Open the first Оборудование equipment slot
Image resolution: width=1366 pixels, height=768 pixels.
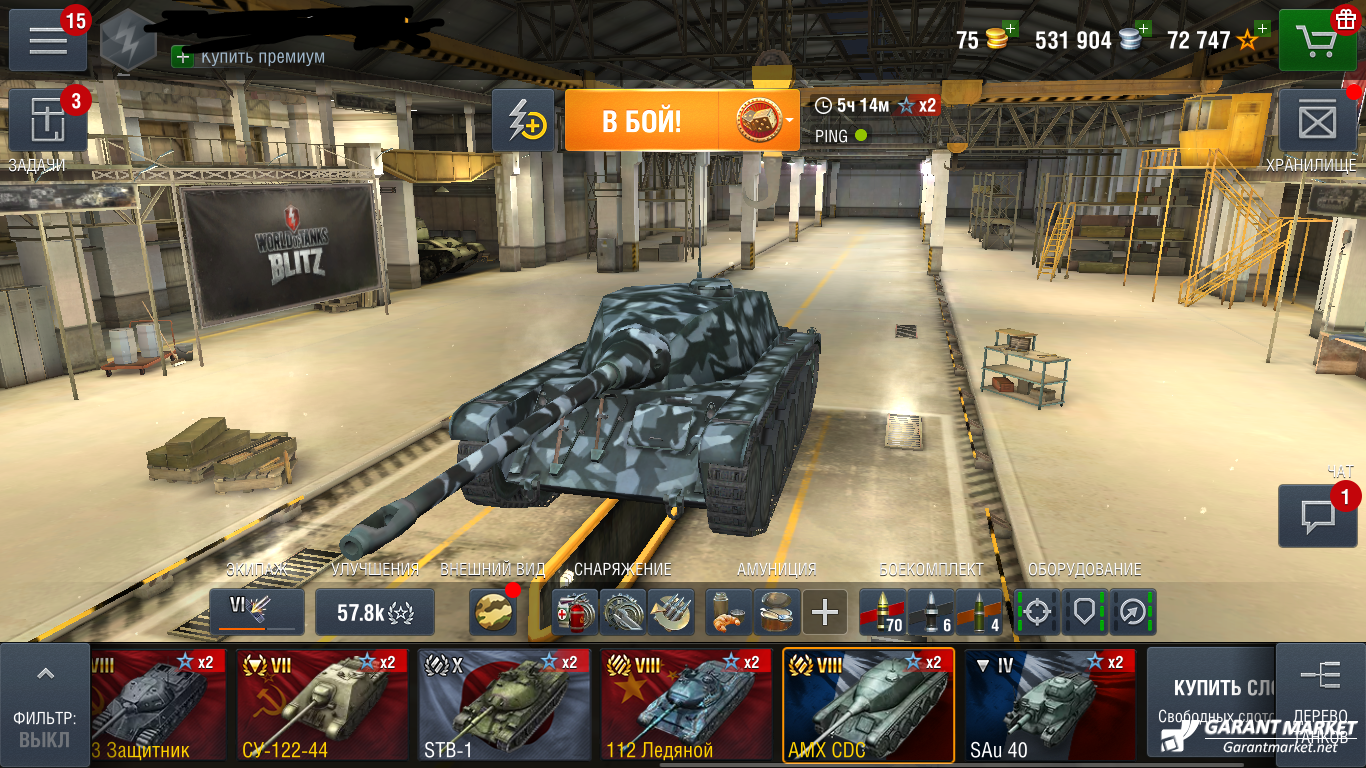pos(1037,612)
